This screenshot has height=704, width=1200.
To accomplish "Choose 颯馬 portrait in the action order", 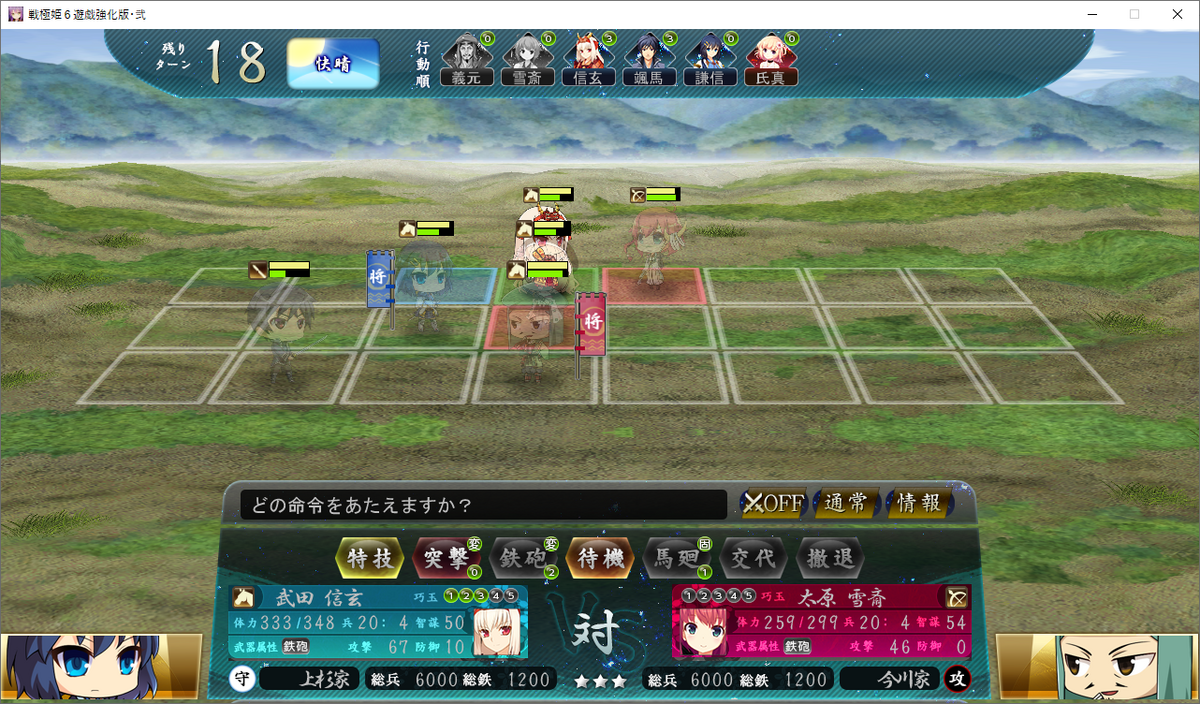I will pyautogui.click(x=649, y=60).
